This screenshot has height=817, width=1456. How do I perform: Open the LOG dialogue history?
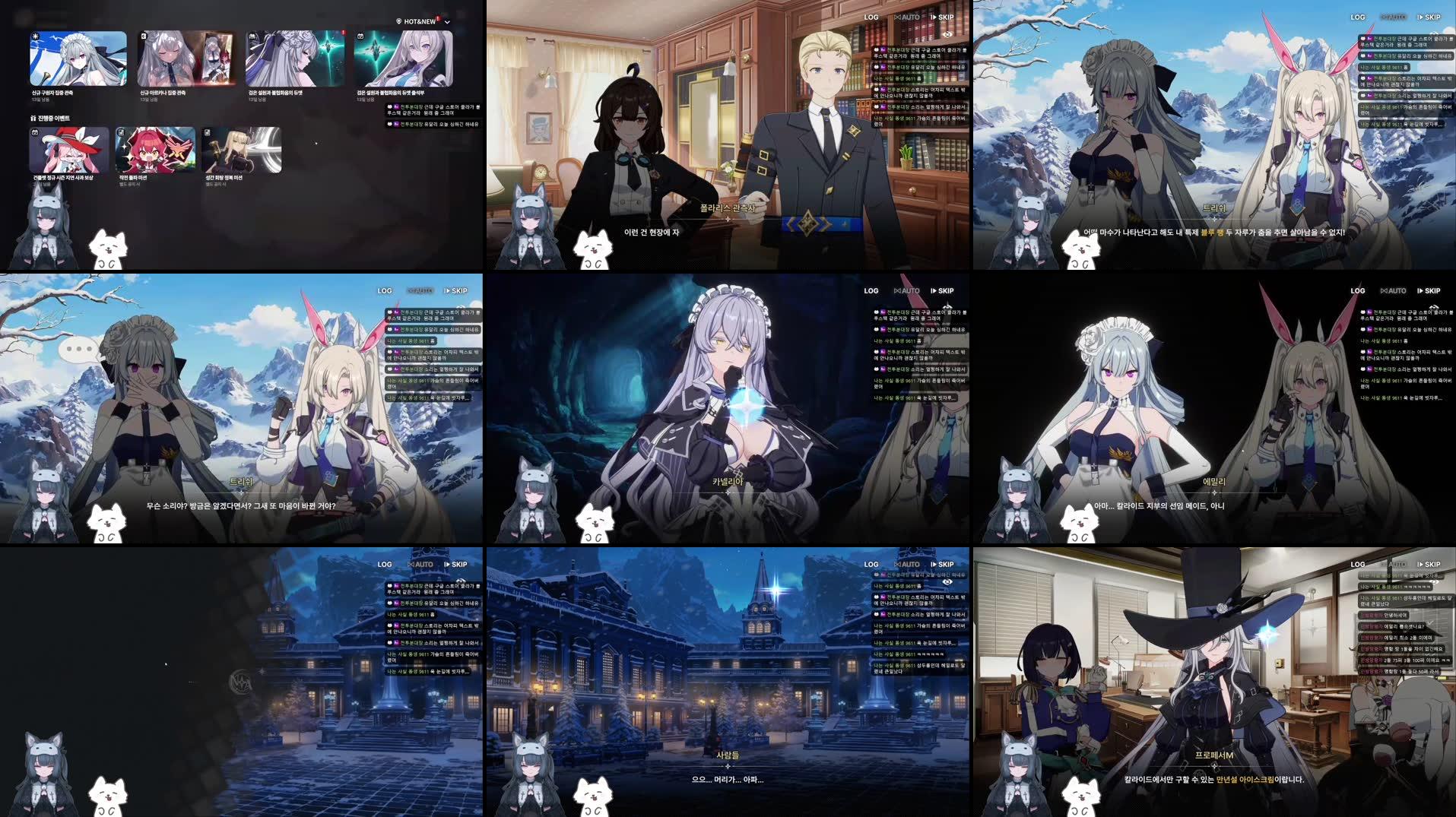coord(871,17)
